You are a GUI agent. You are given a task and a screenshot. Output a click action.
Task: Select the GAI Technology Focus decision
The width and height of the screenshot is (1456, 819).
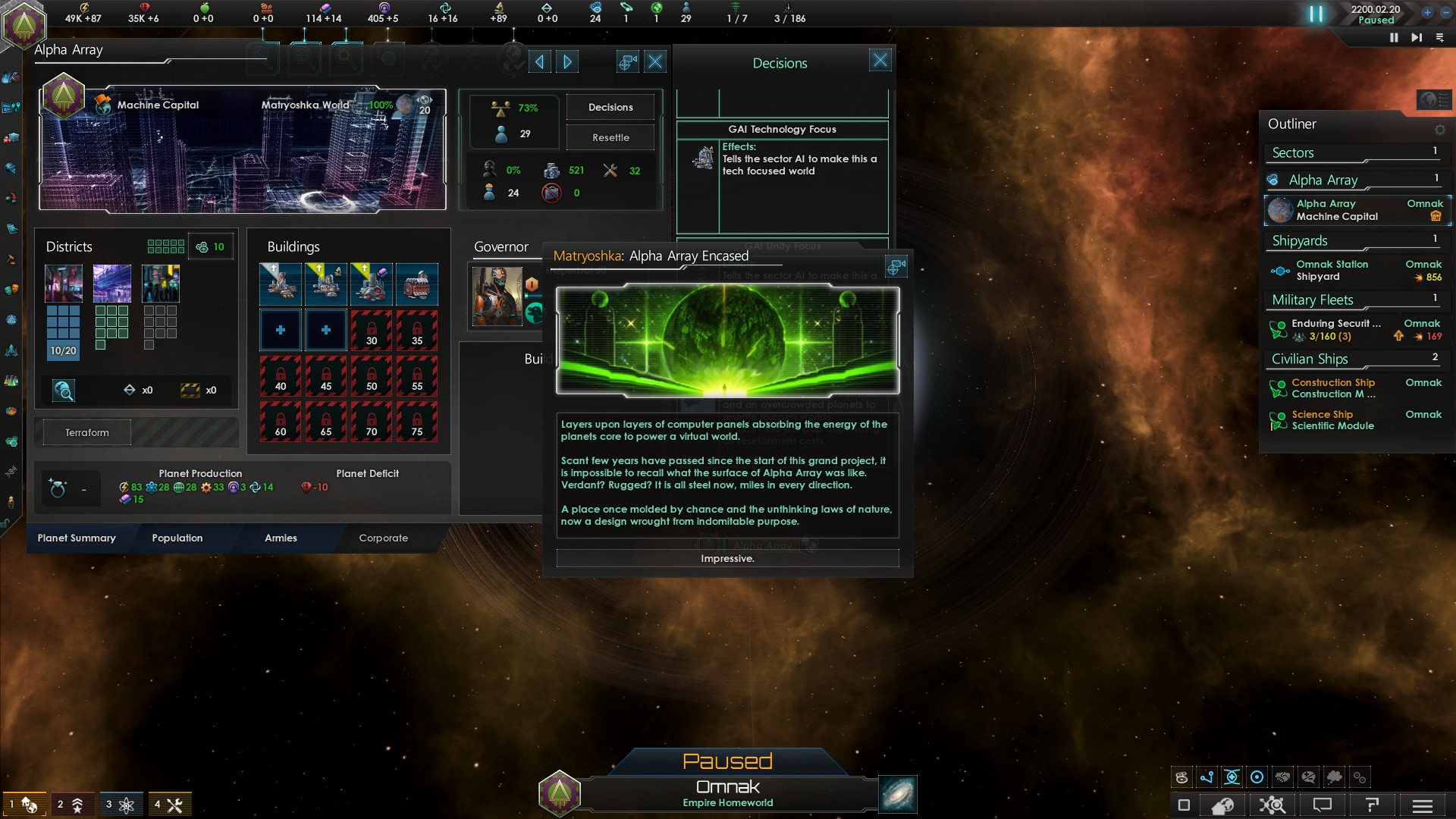click(782, 130)
